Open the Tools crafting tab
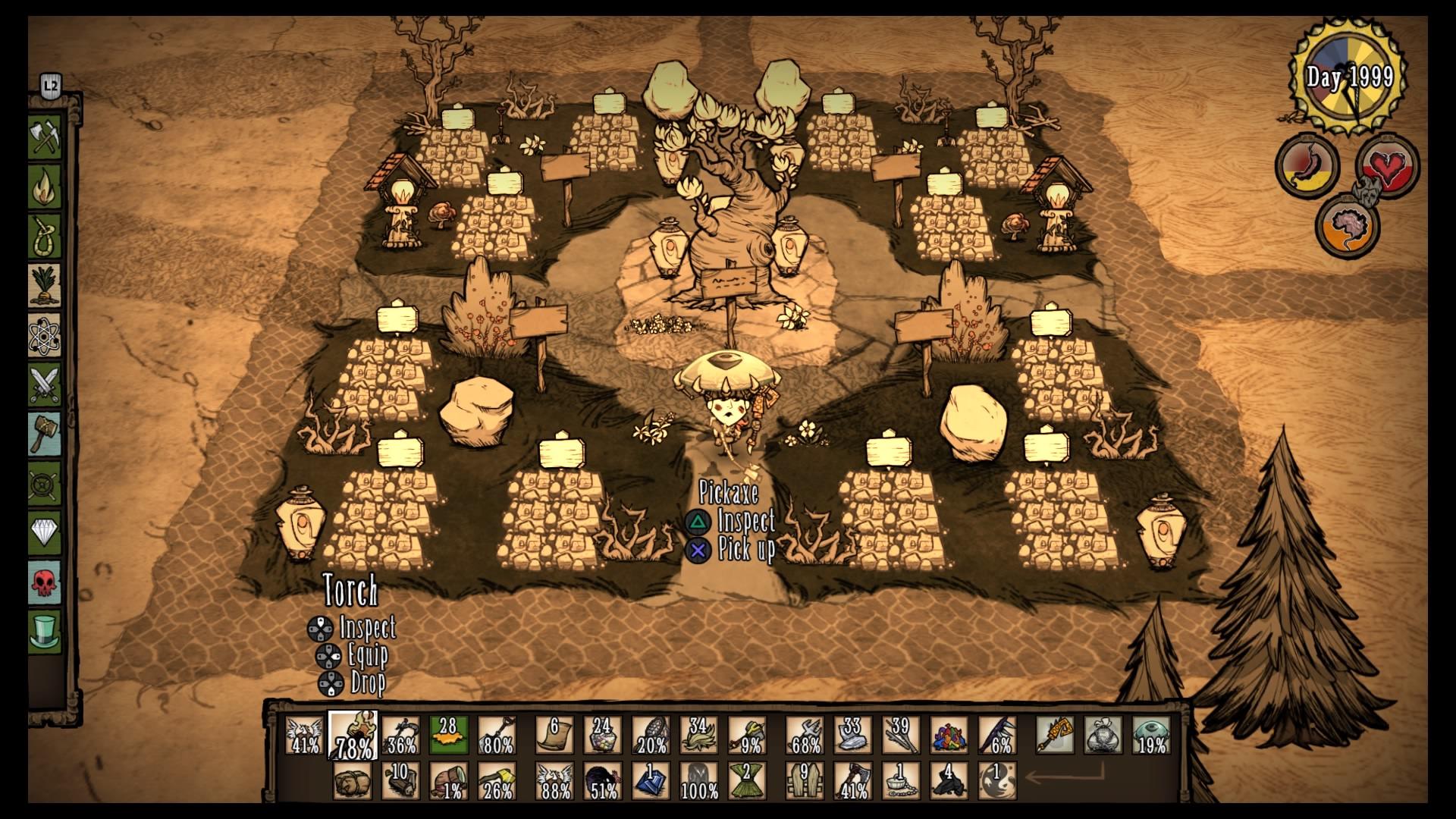This screenshot has height=819, width=1456. tap(45, 137)
